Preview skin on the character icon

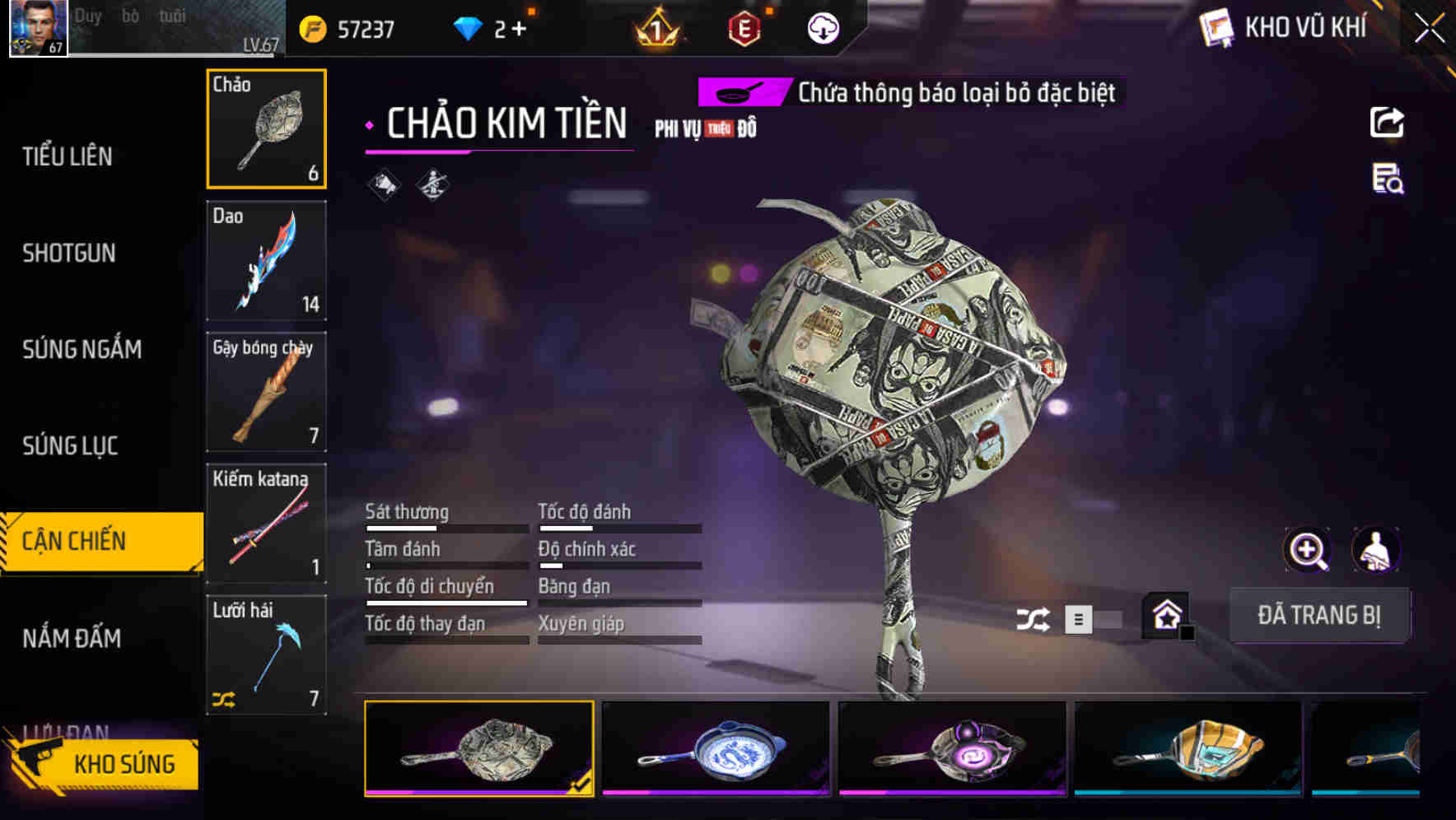(x=1376, y=550)
